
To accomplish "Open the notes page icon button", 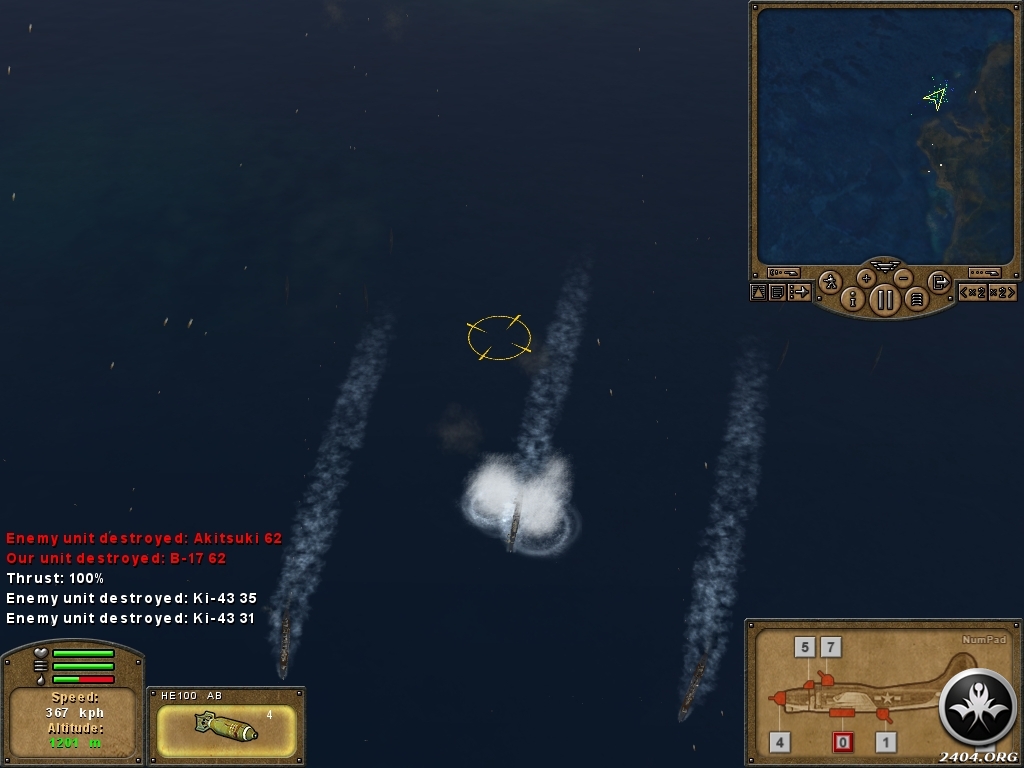I will pyautogui.click(x=777, y=292).
